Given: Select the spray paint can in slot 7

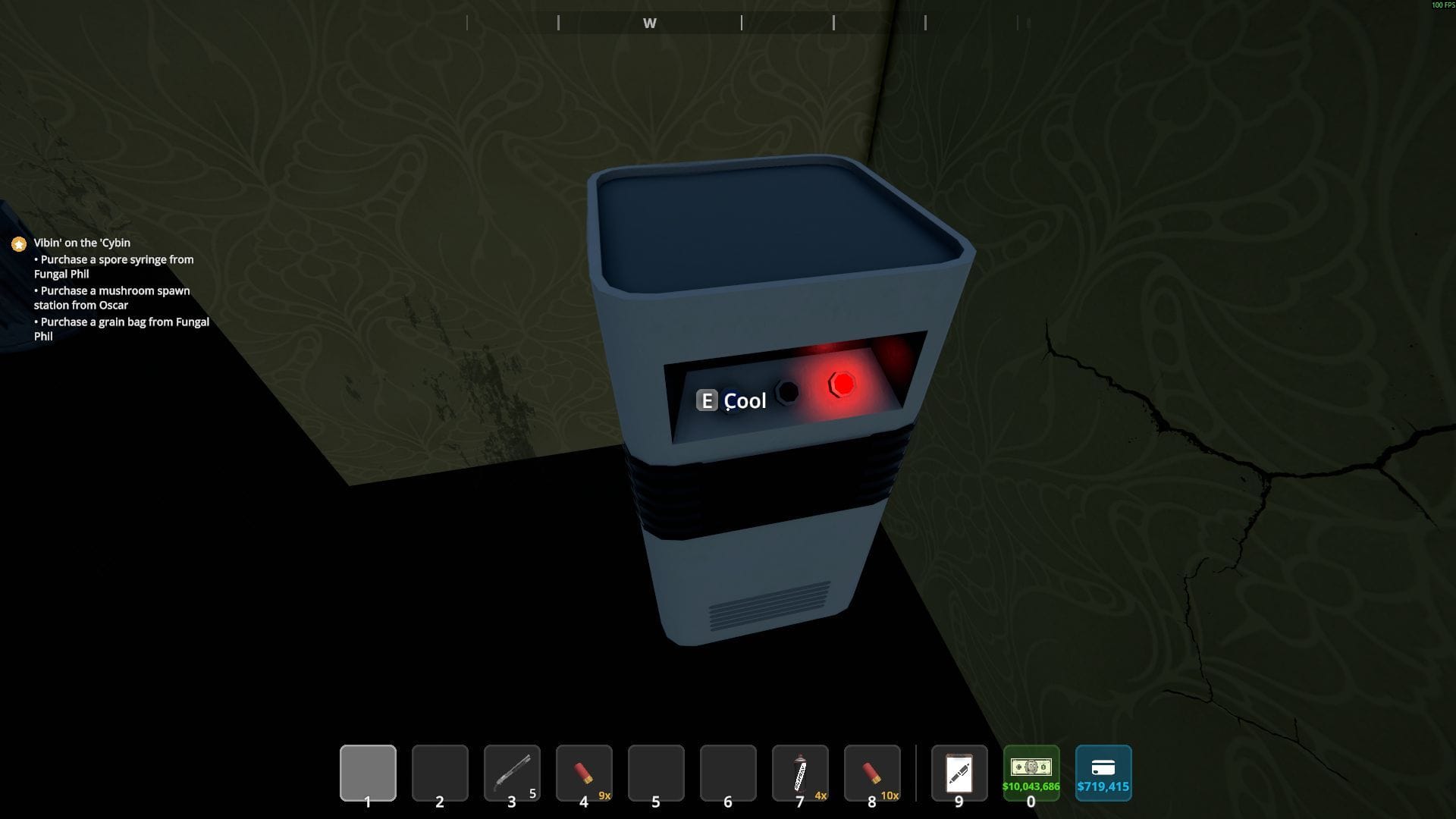Looking at the screenshot, I should pyautogui.click(x=799, y=773).
